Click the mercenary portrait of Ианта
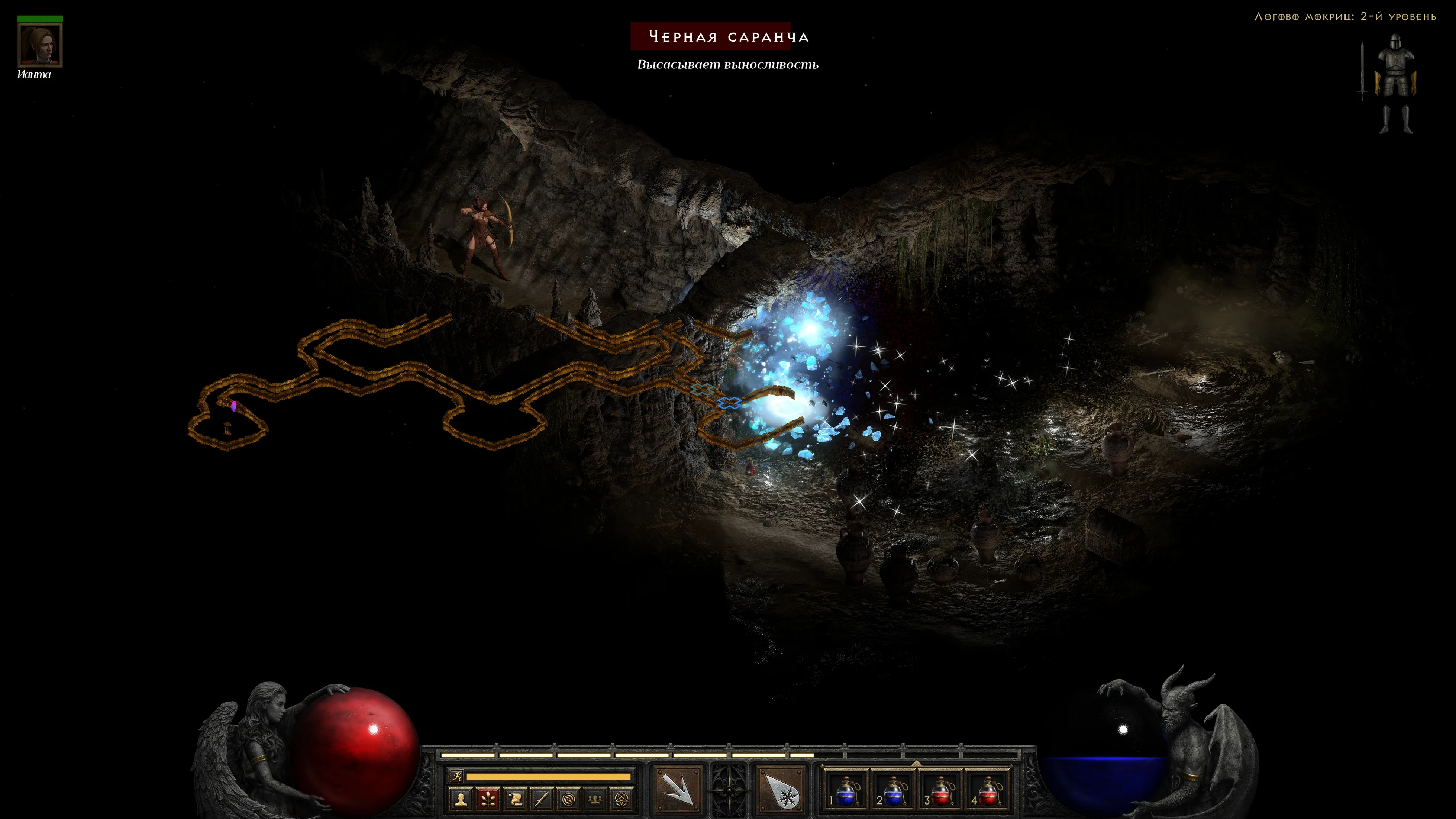Screen dimensions: 1456x819 pos(39,45)
